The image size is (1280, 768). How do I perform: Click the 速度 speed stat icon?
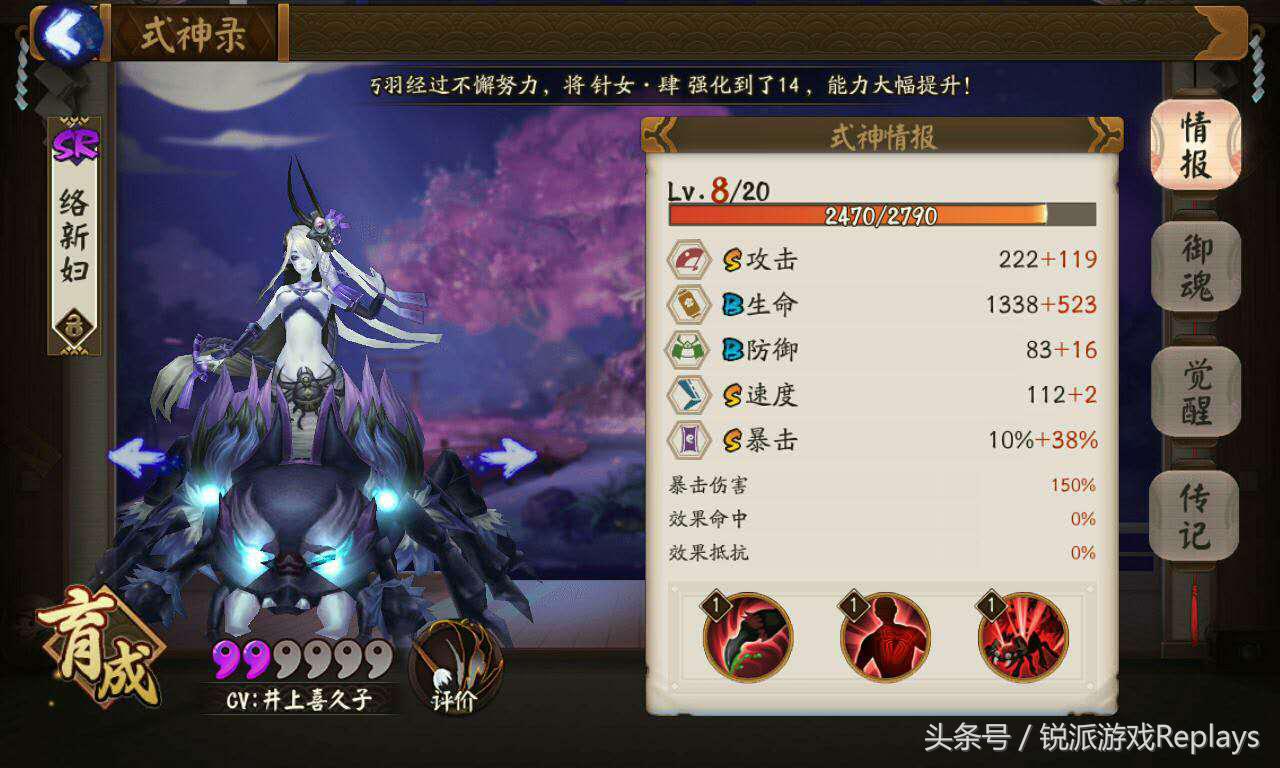pyautogui.click(x=690, y=394)
